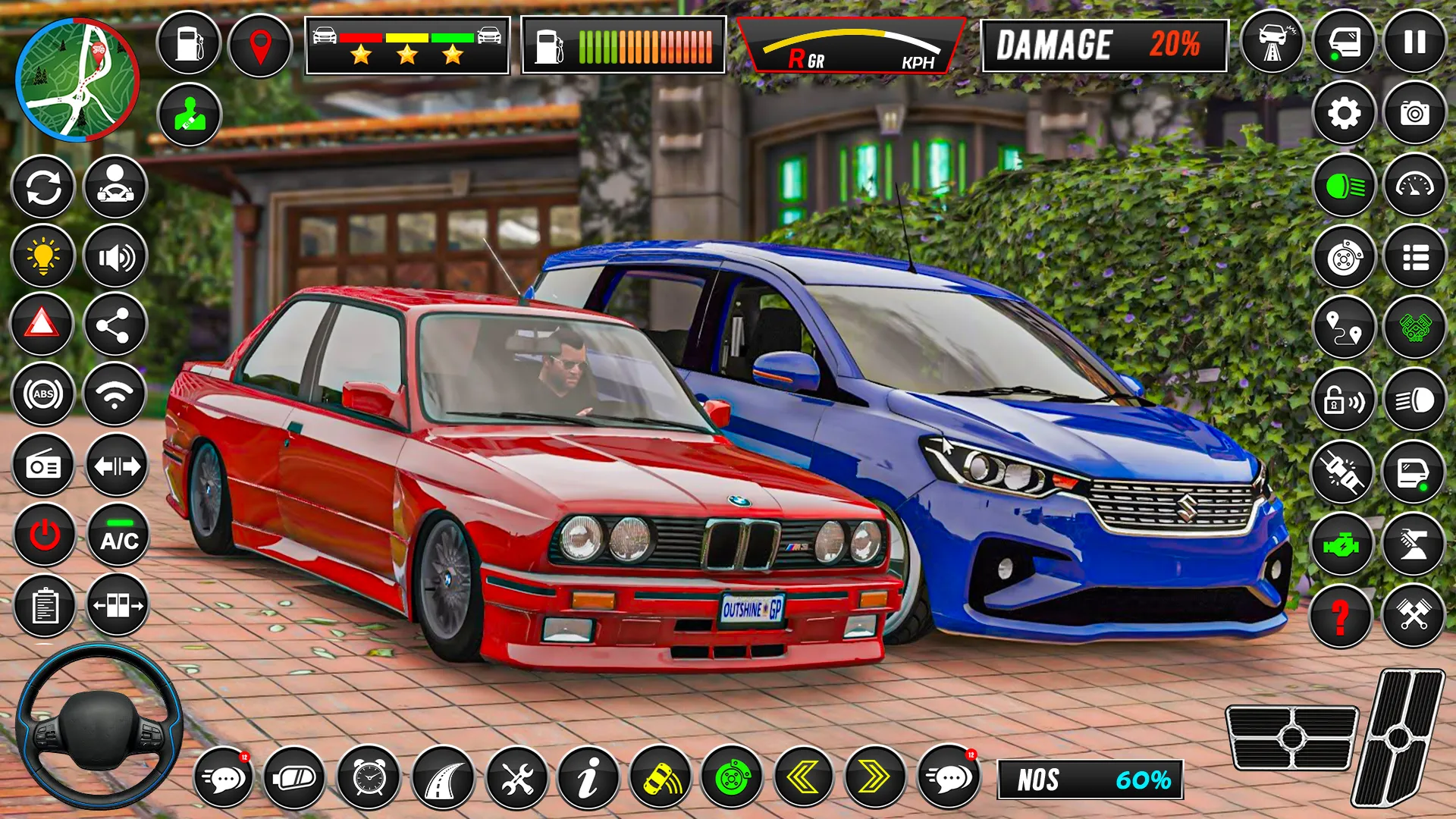The image size is (1456, 819).
Task: Open the vehicle repair wrench tool
Action: [519, 777]
